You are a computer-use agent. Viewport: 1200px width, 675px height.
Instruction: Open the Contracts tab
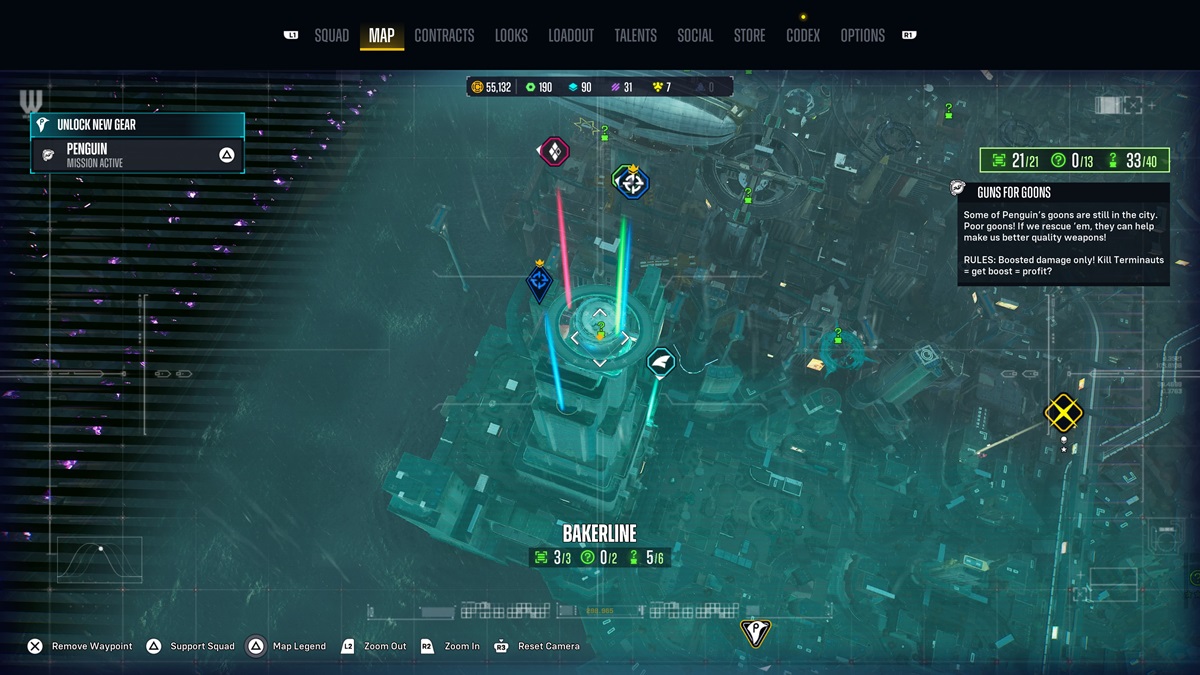click(x=444, y=35)
